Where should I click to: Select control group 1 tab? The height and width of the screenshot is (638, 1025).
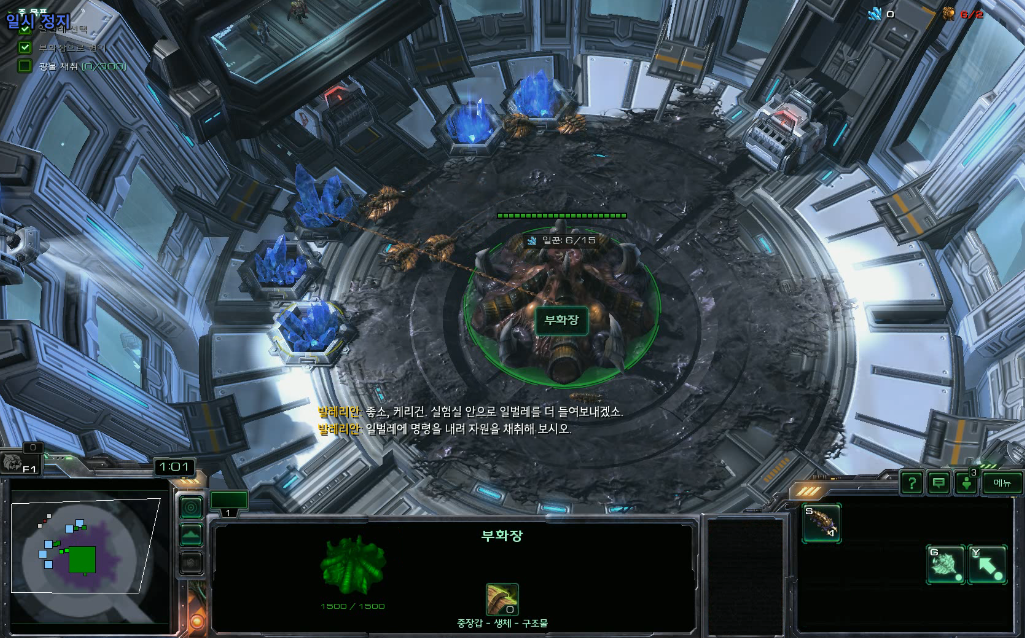point(229,501)
